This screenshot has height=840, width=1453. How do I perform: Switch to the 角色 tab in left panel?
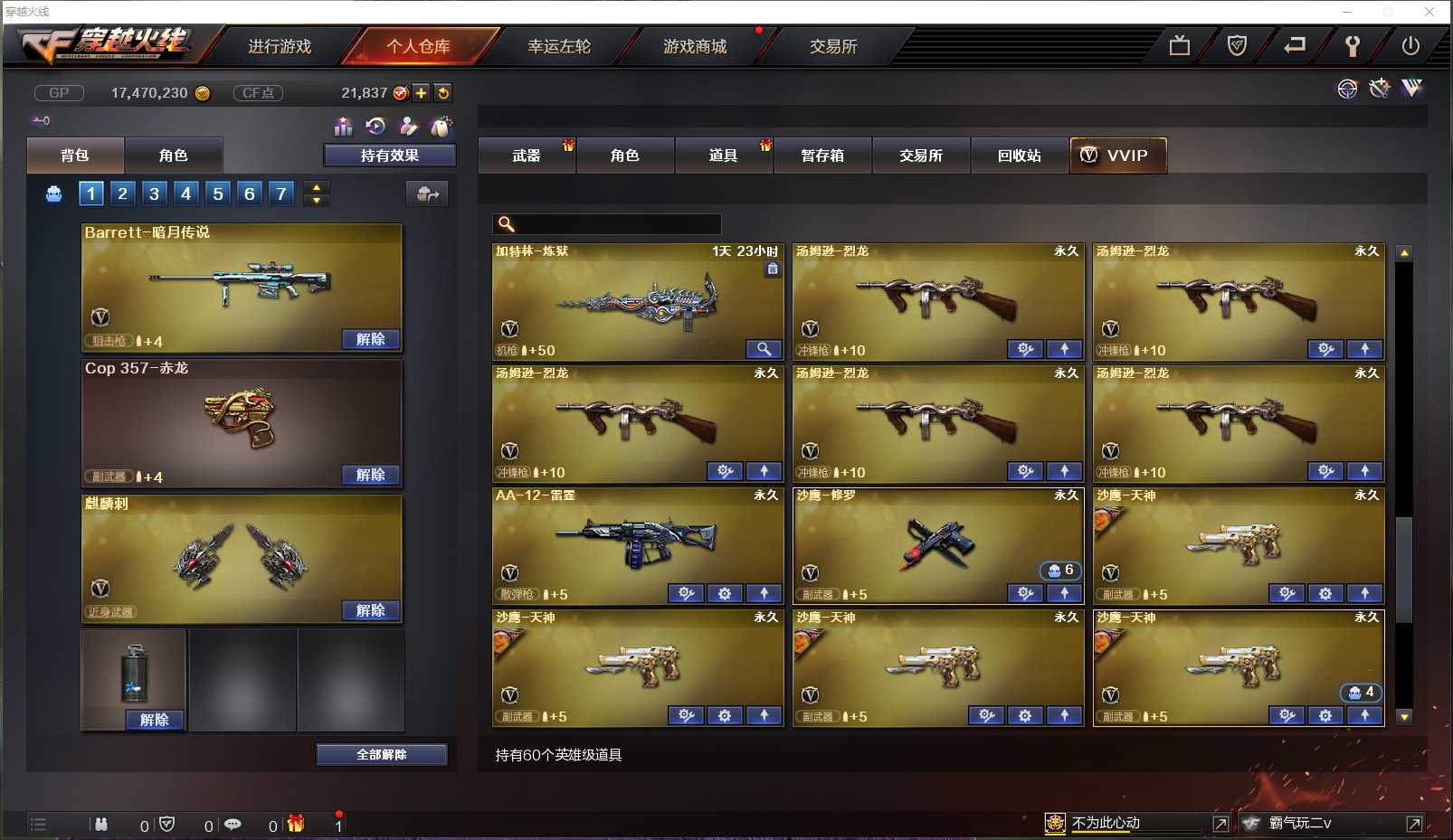click(x=174, y=155)
